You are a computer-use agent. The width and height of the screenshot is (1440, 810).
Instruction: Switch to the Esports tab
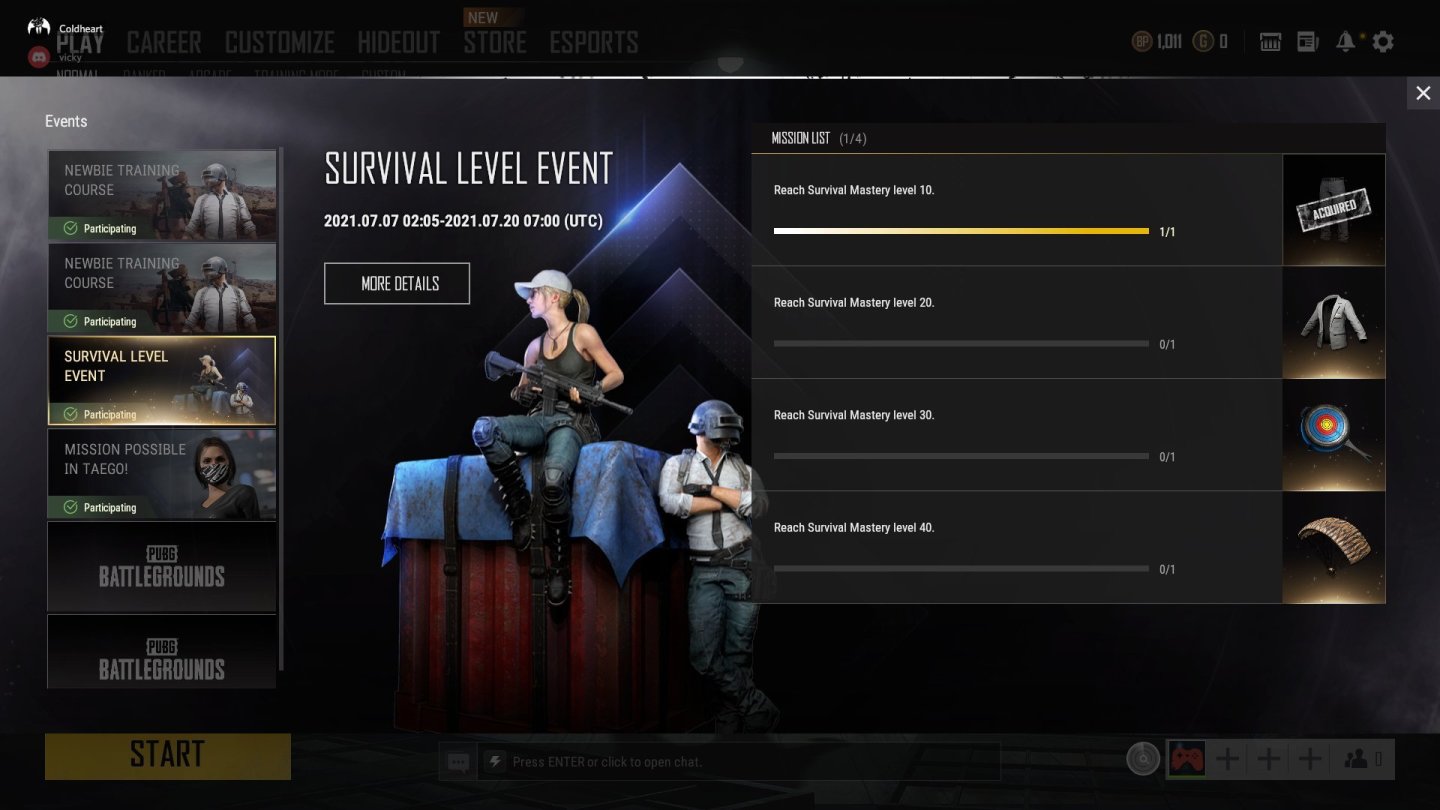pyautogui.click(x=594, y=42)
